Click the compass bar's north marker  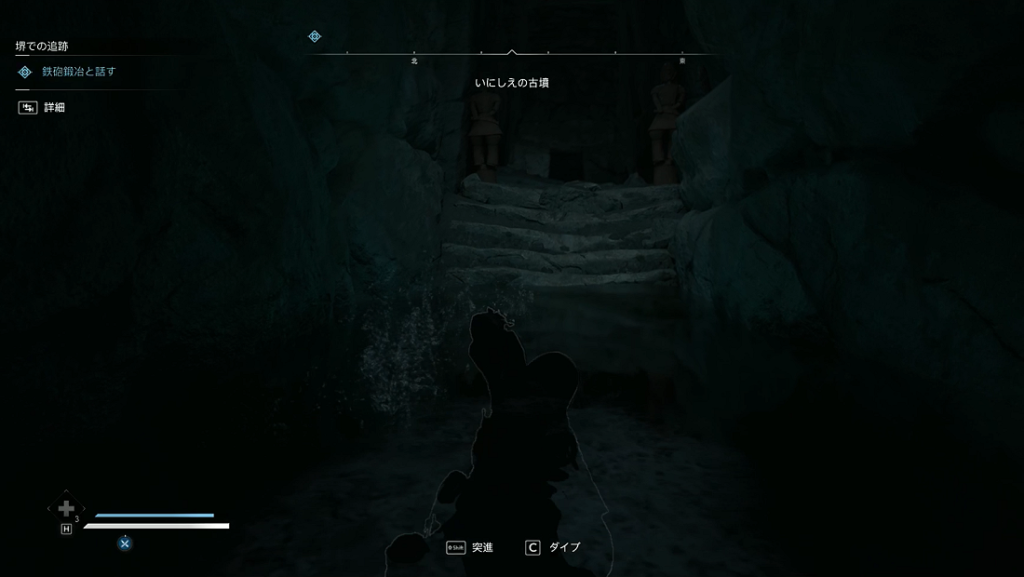(414, 60)
